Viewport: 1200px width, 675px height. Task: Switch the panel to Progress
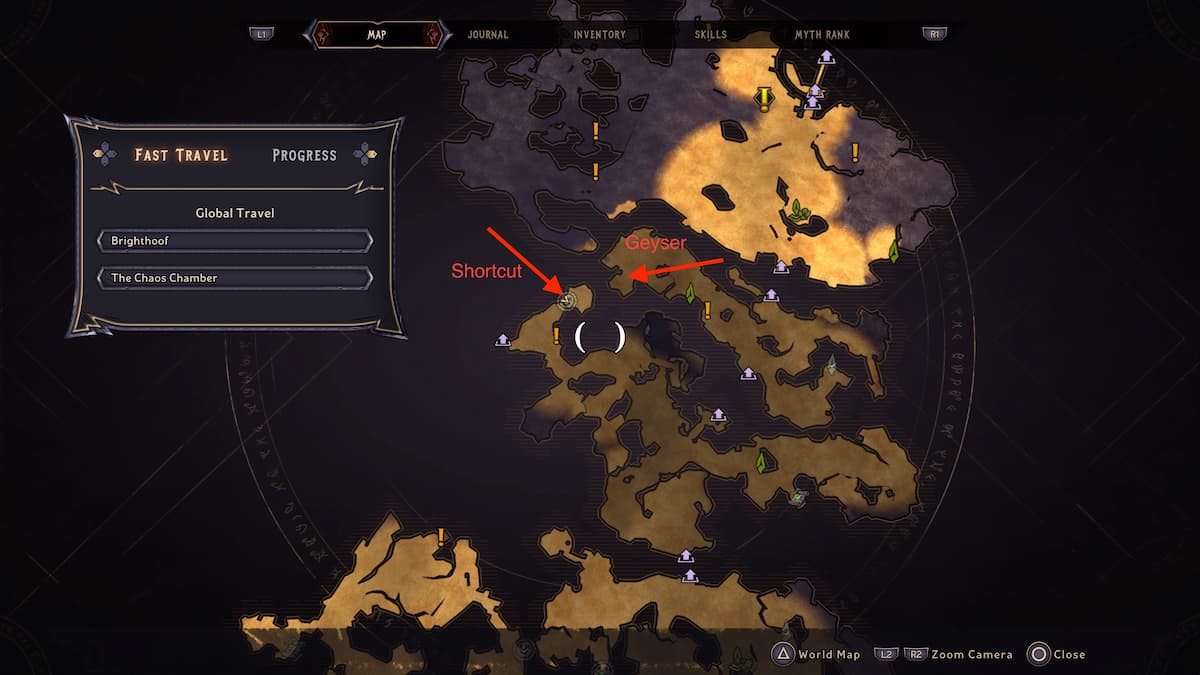point(304,155)
